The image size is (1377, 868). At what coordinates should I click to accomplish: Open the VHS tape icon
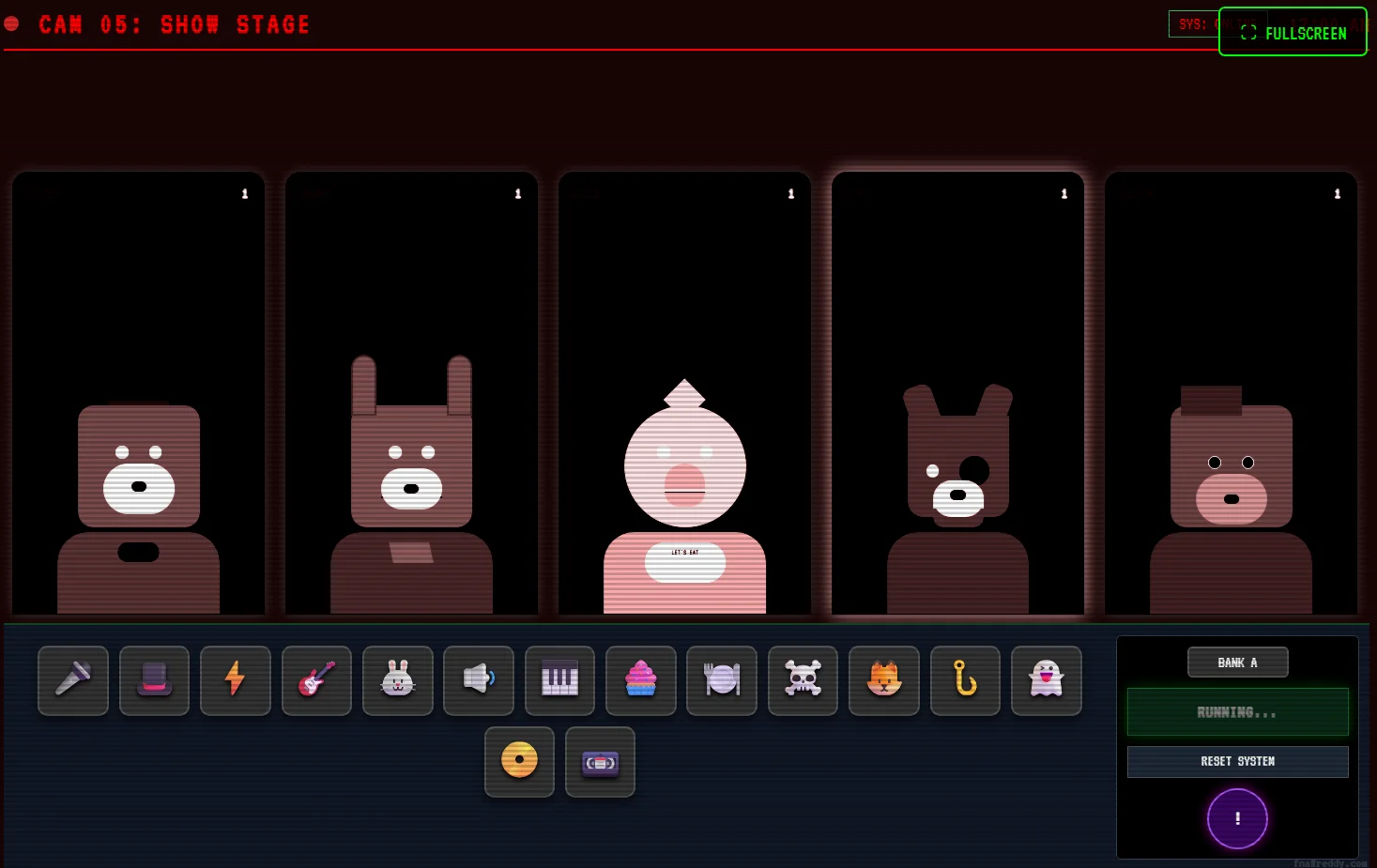coord(600,762)
